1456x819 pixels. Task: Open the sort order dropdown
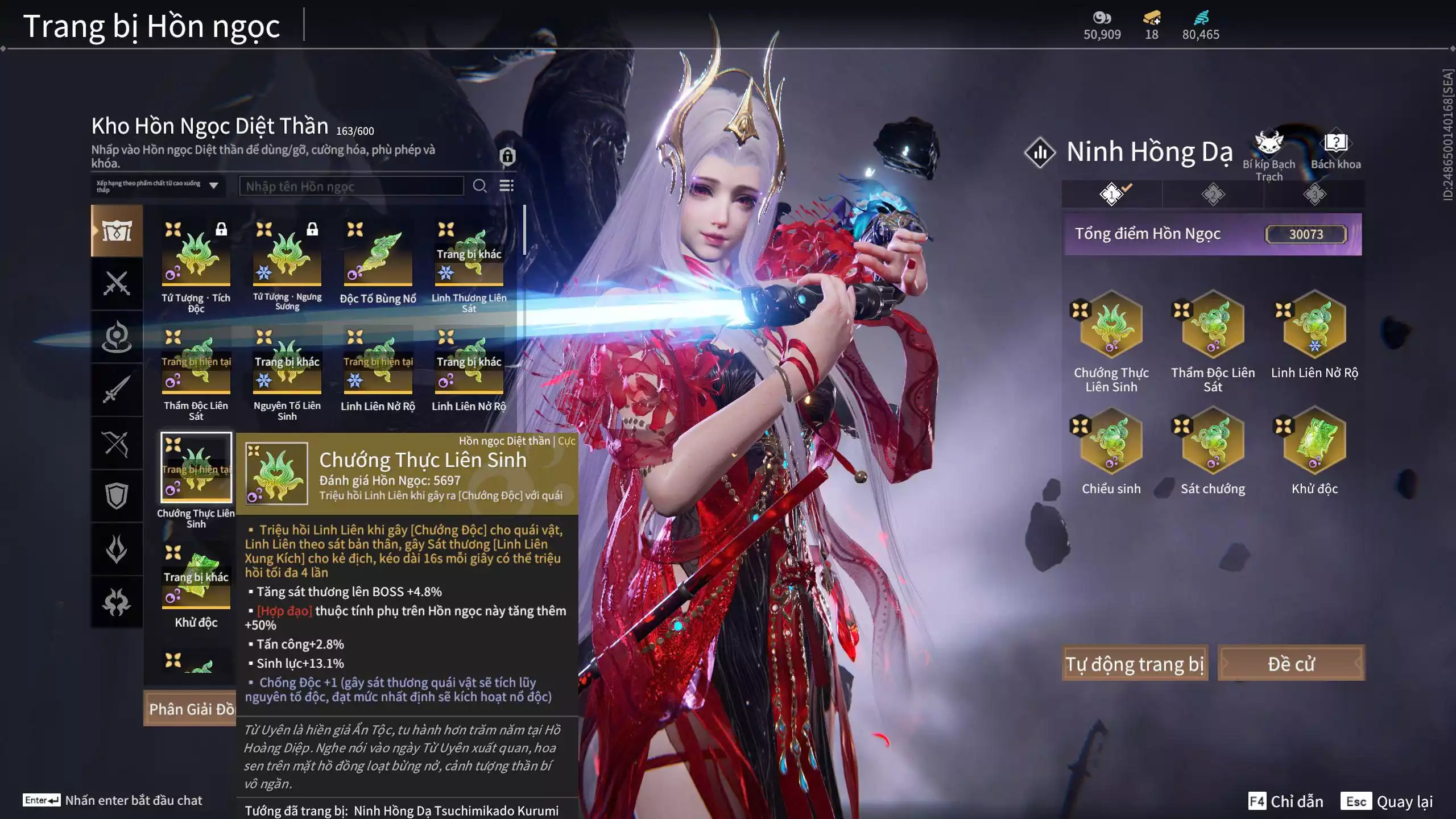(x=158, y=186)
